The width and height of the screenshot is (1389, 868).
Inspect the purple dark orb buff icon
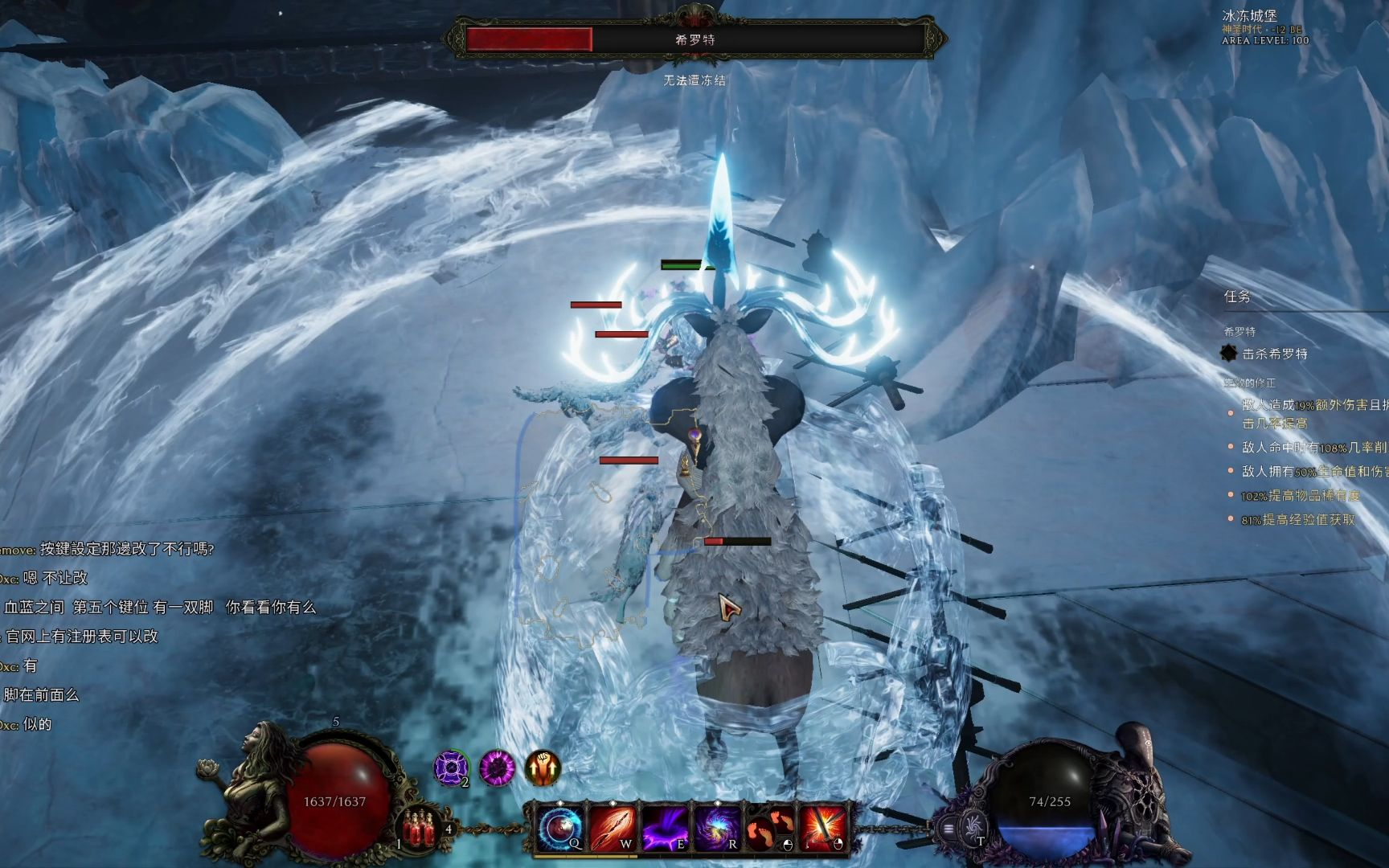(x=497, y=768)
